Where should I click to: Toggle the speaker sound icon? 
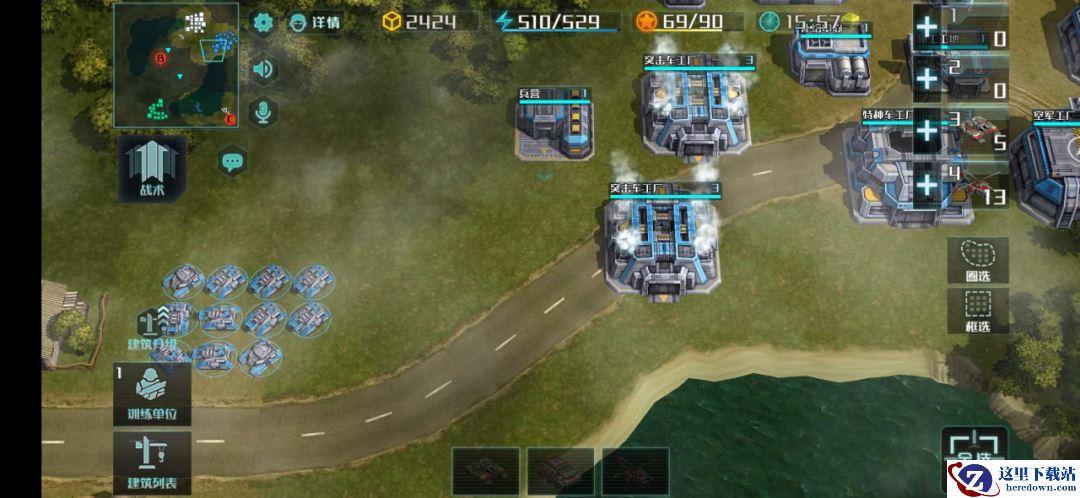(x=263, y=68)
